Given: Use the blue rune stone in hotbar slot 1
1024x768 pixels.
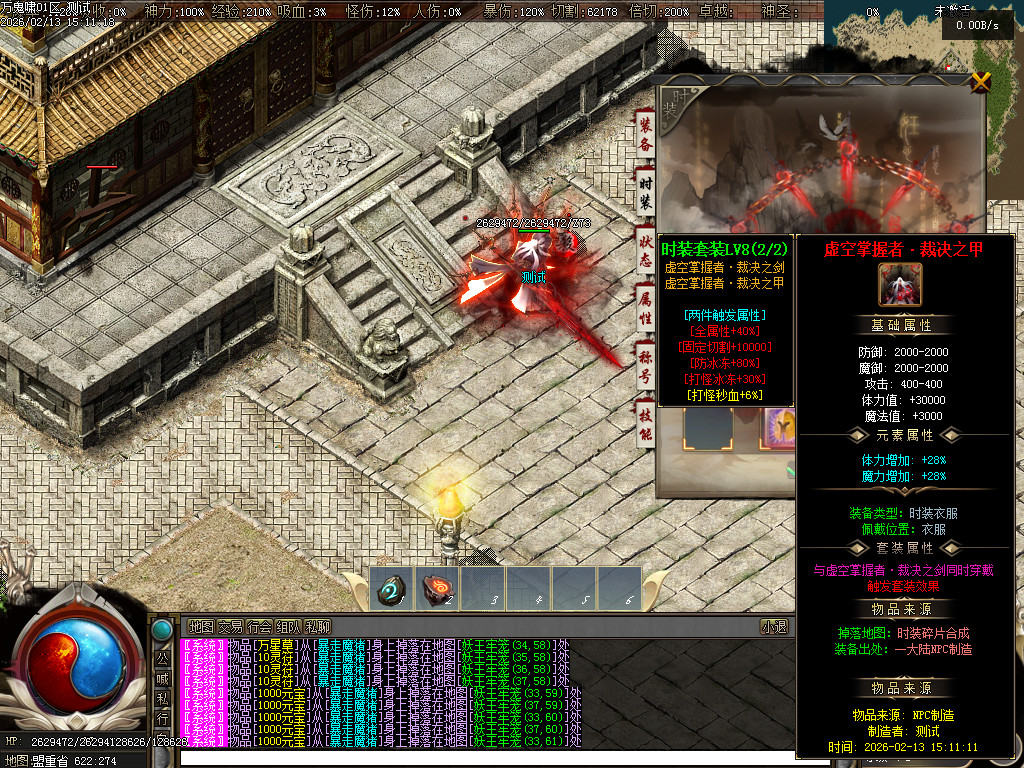Looking at the screenshot, I should pos(390,590).
